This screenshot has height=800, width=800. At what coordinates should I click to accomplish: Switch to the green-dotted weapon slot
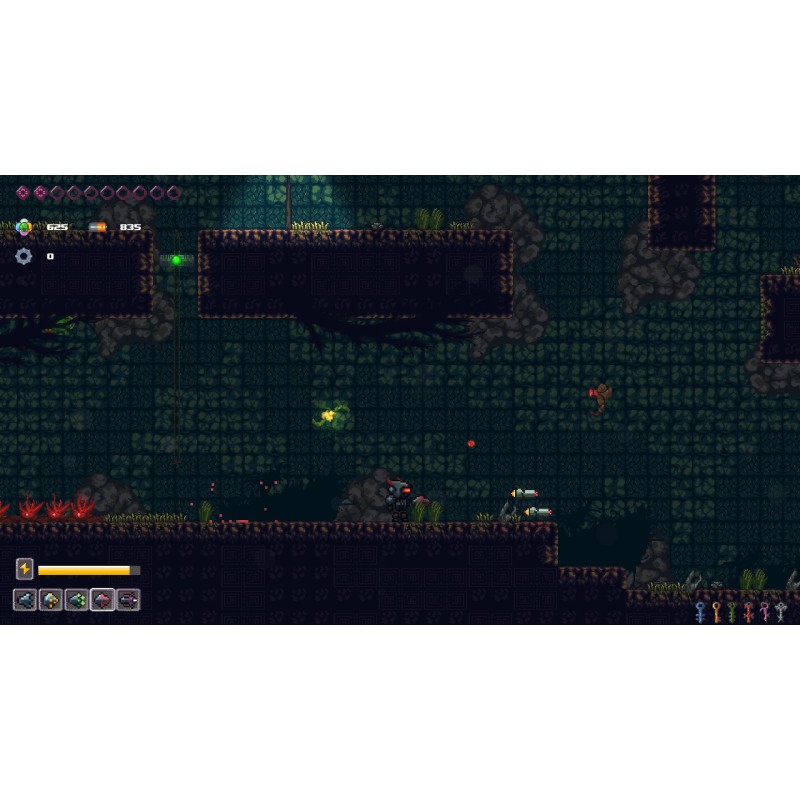click(76, 600)
